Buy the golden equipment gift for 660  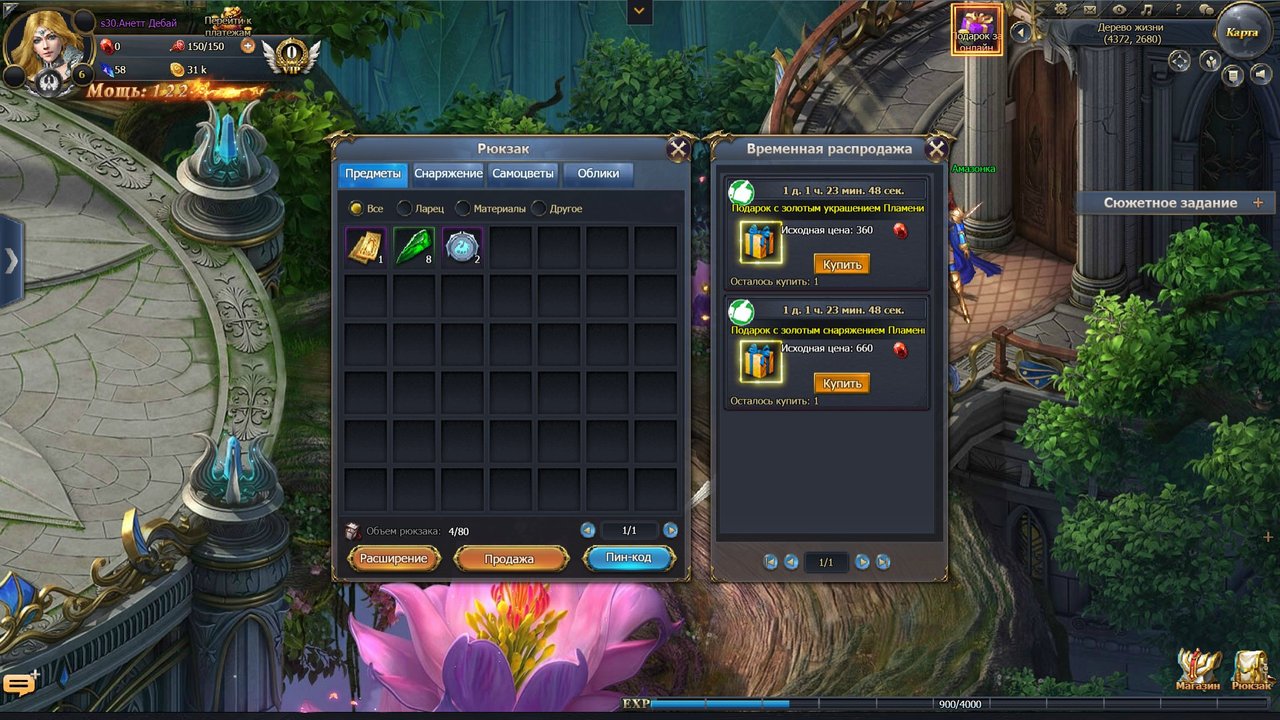click(841, 383)
